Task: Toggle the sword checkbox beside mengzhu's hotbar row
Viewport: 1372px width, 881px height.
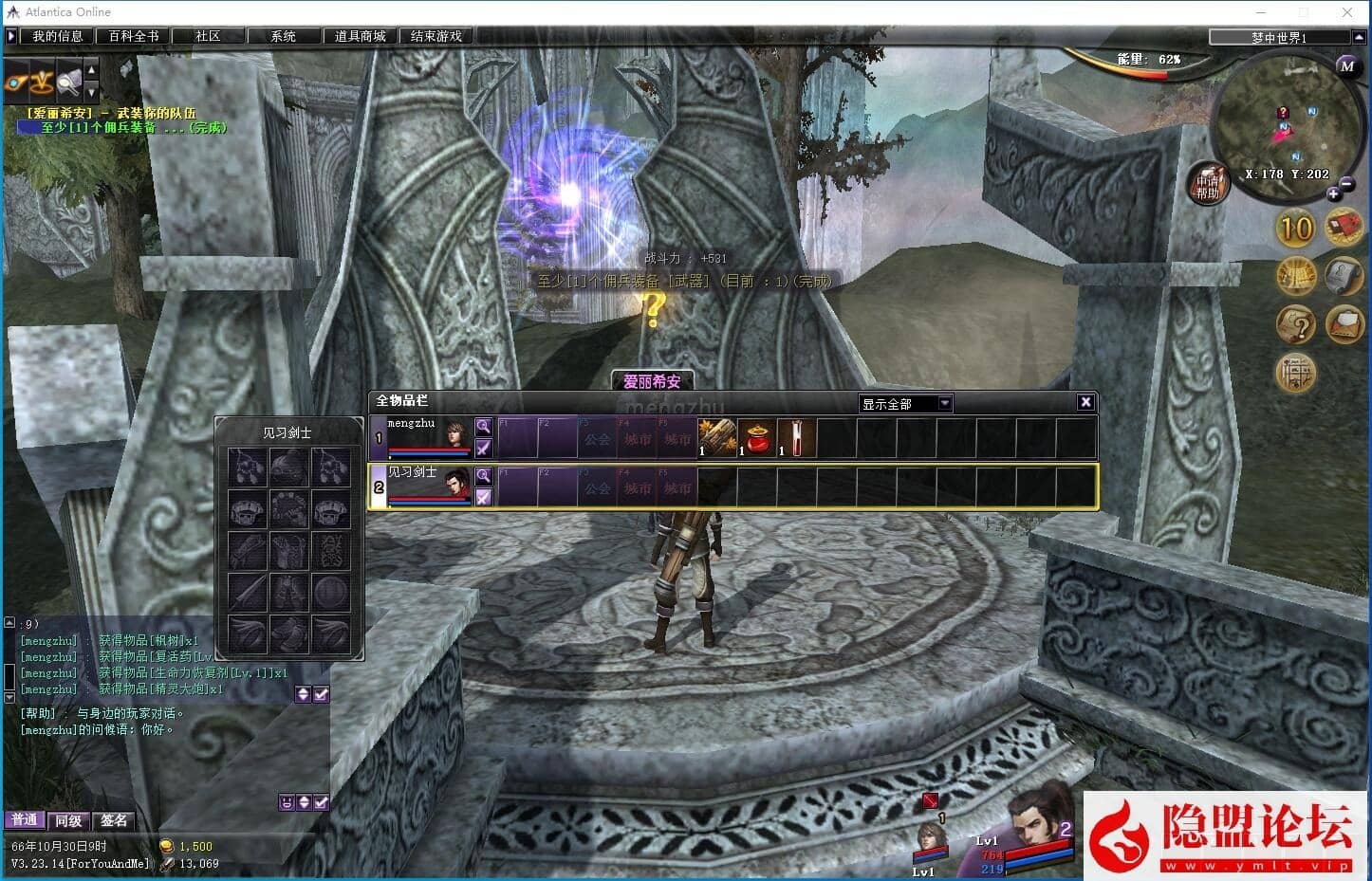Action: tap(484, 449)
